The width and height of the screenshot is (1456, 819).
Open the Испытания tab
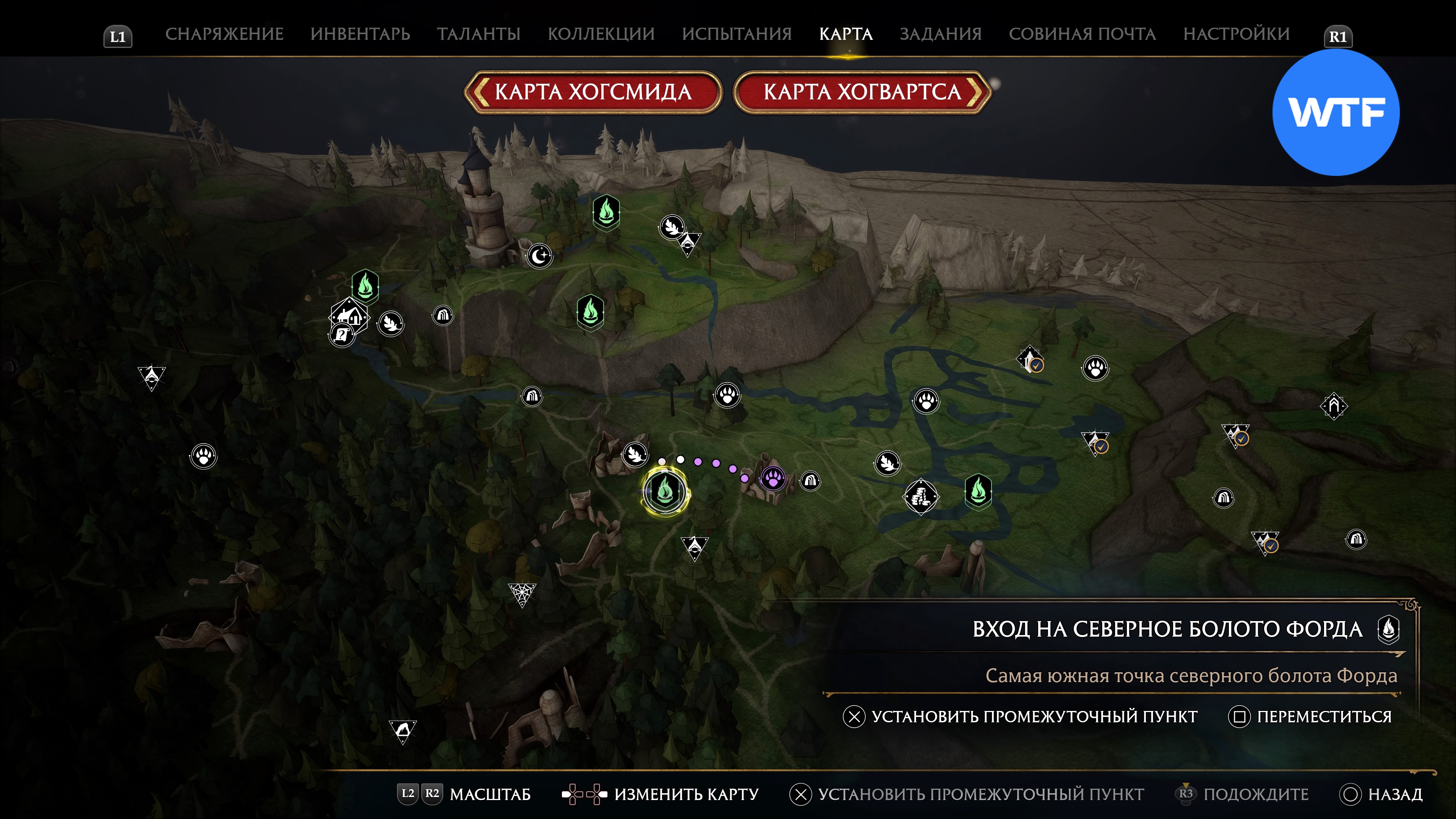736,34
